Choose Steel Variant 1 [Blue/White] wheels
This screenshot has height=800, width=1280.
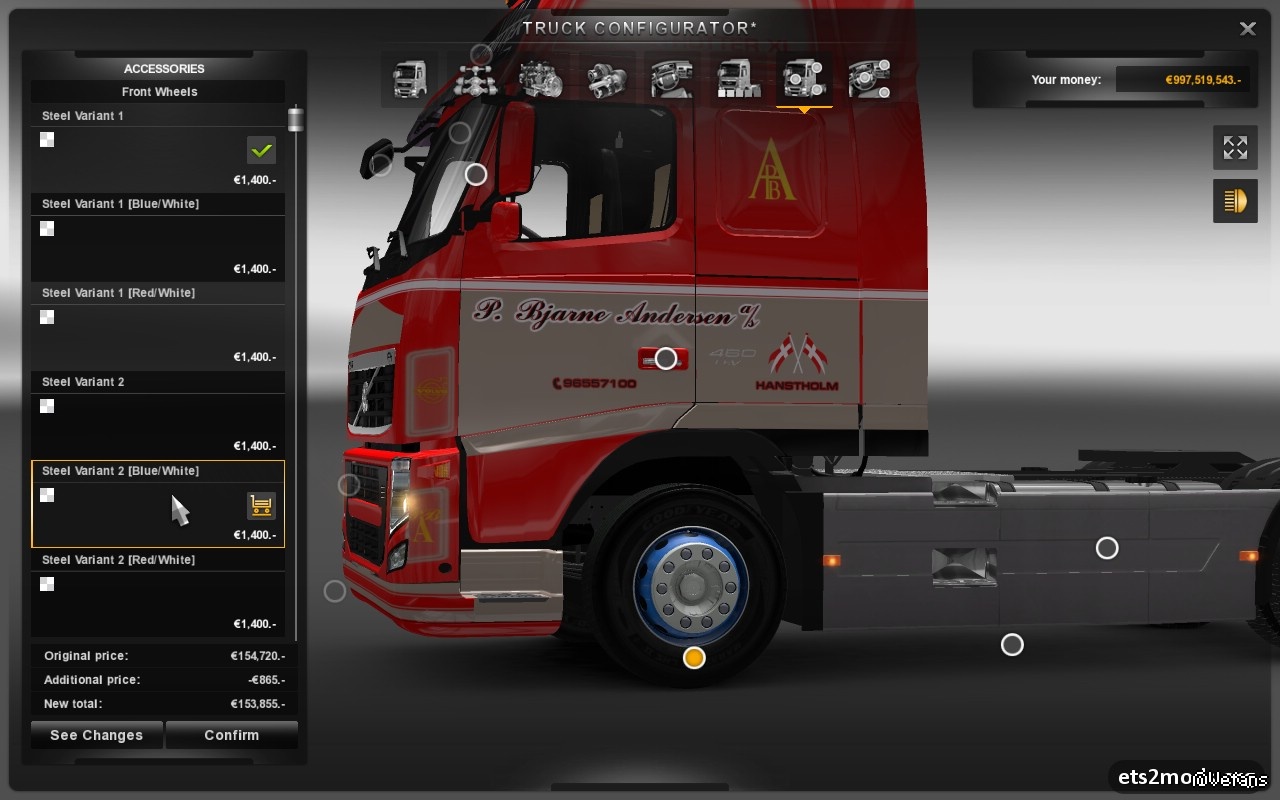pyautogui.click(x=157, y=240)
